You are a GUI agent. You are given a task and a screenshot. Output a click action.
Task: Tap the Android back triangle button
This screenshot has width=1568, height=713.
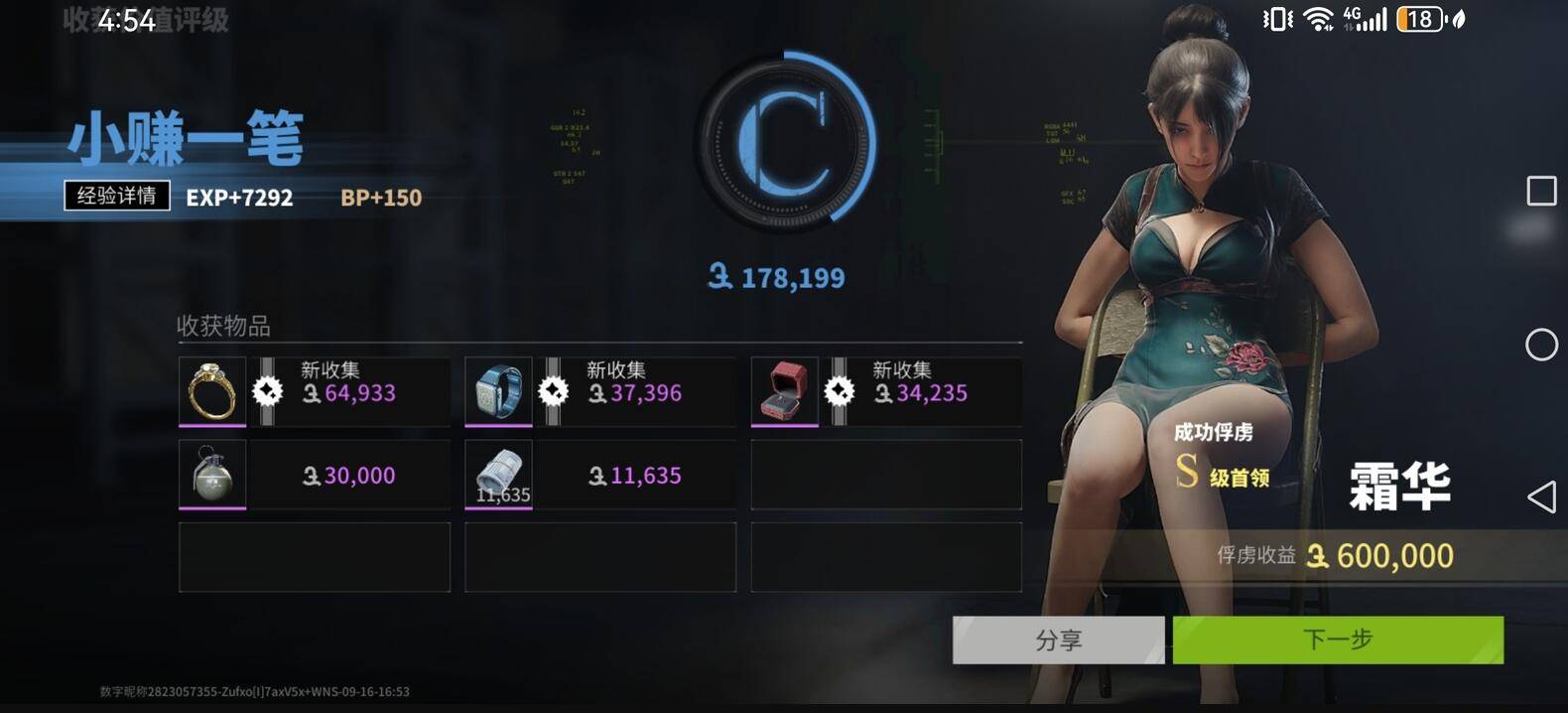tap(1541, 497)
